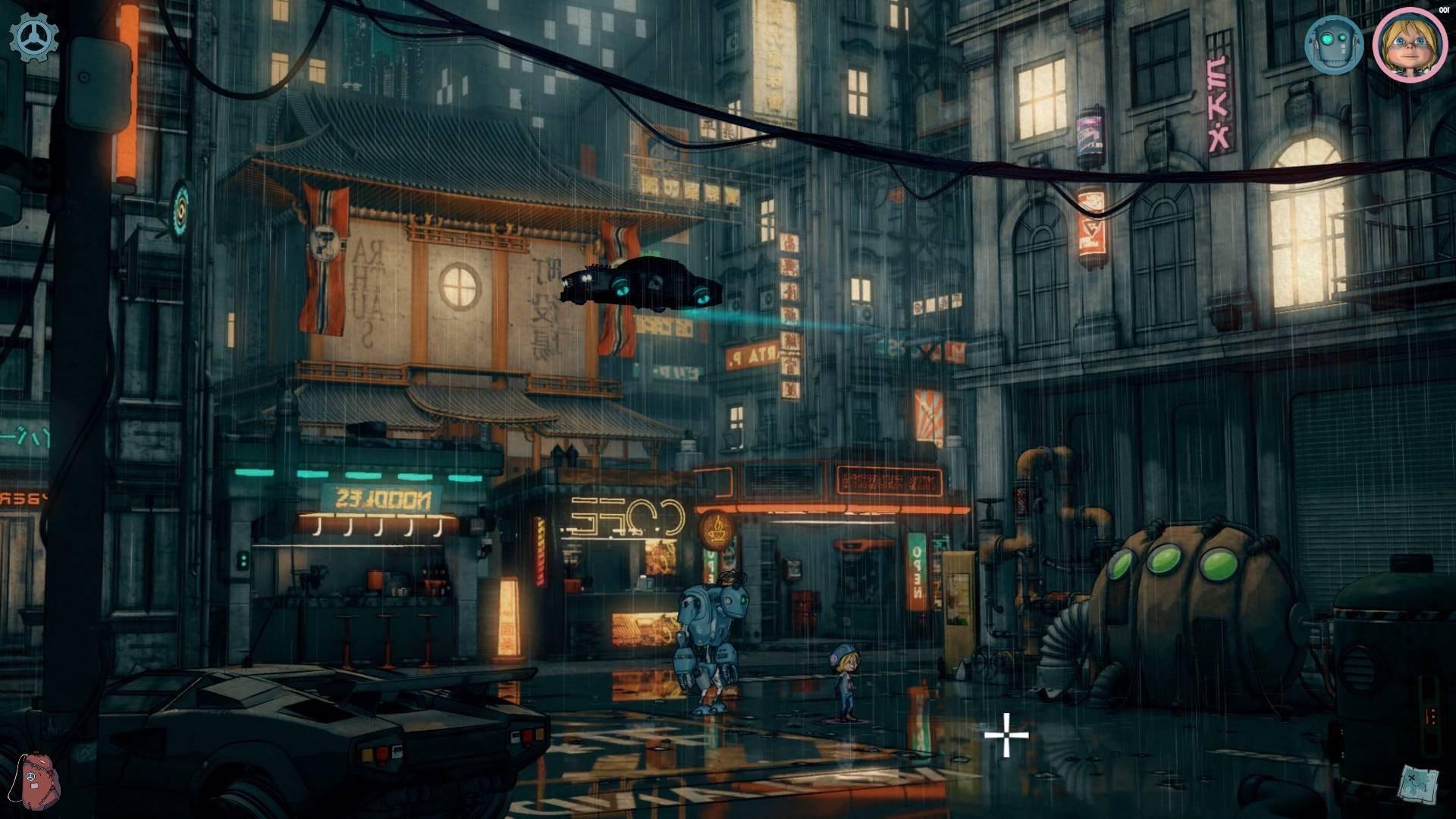
Task: Open the gear settings menu
Action: (33, 37)
